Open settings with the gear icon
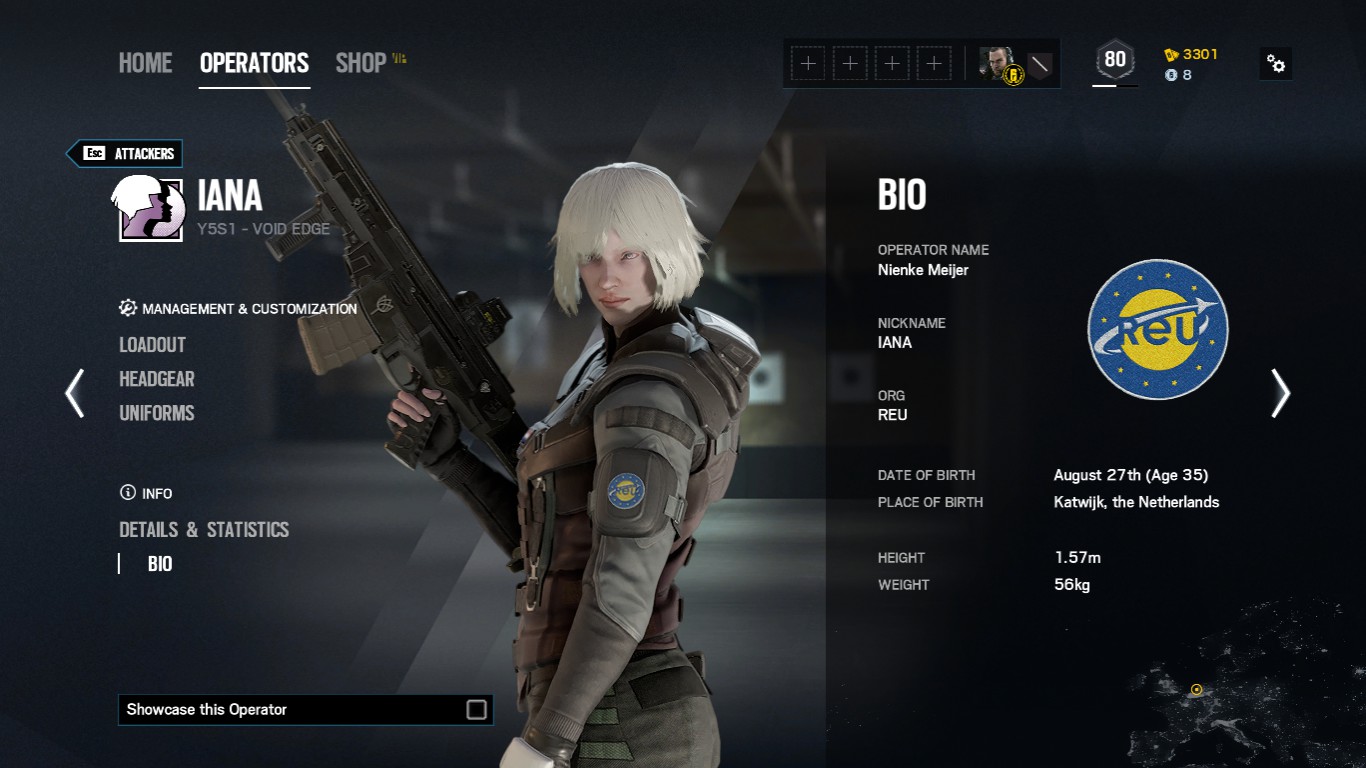The image size is (1366, 768). point(1276,64)
